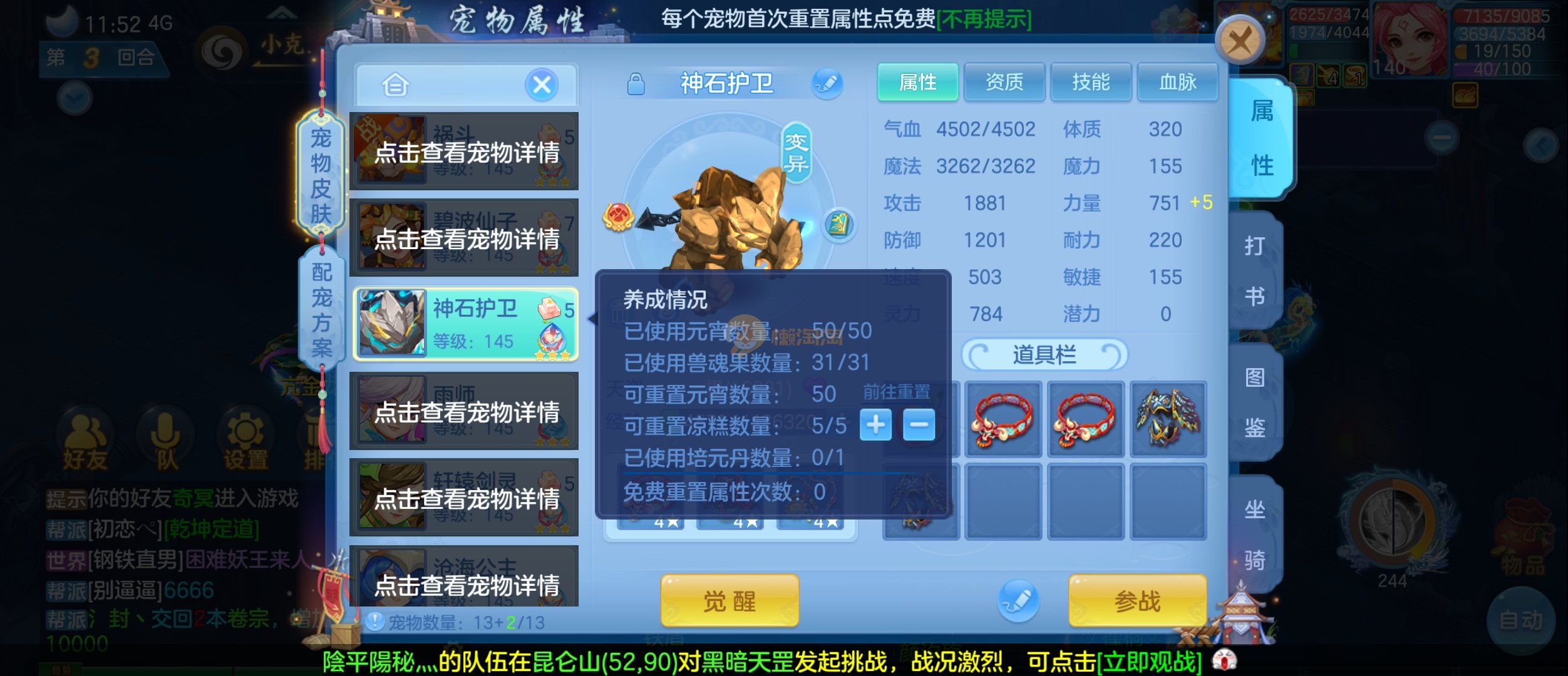Select the 属性 tab

(x=917, y=82)
